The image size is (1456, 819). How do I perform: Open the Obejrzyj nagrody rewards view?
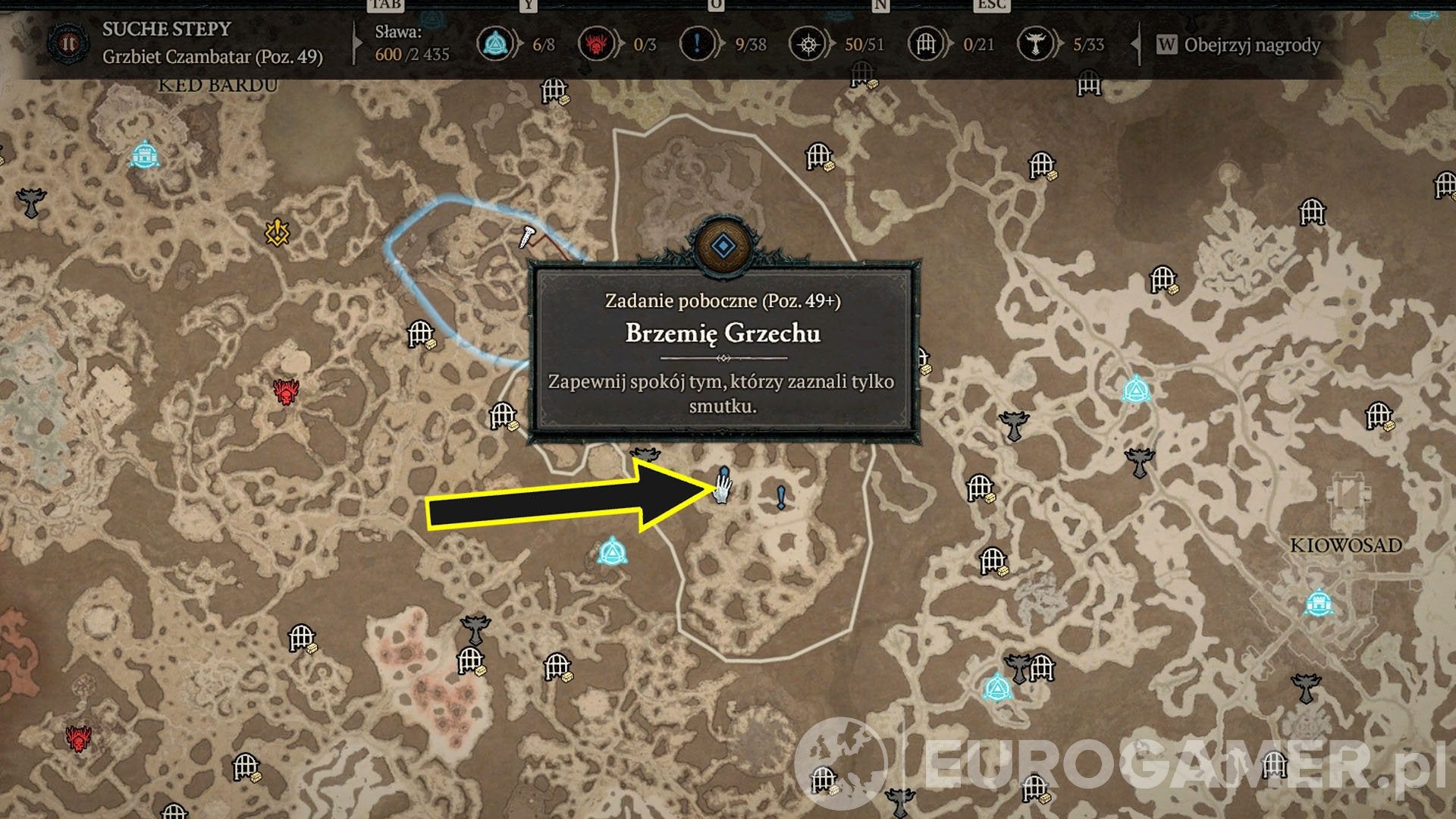[x=1239, y=45]
